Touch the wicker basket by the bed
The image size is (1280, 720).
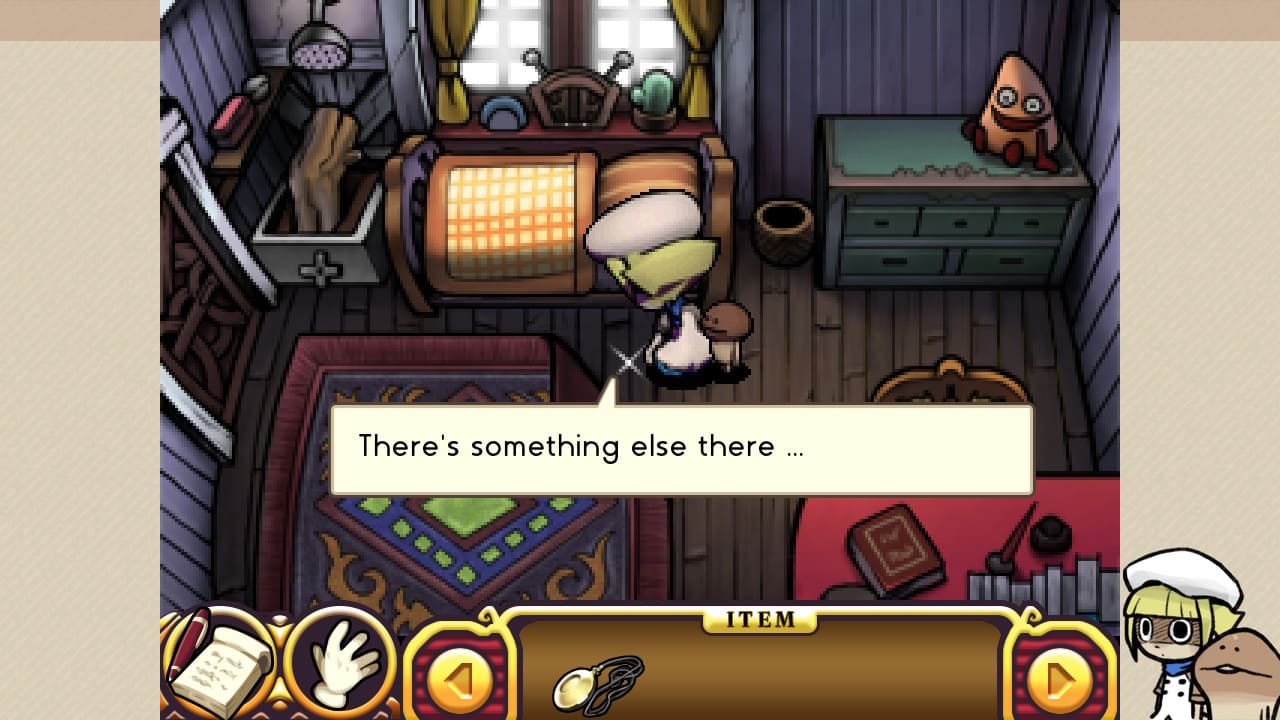click(x=785, y=220)
